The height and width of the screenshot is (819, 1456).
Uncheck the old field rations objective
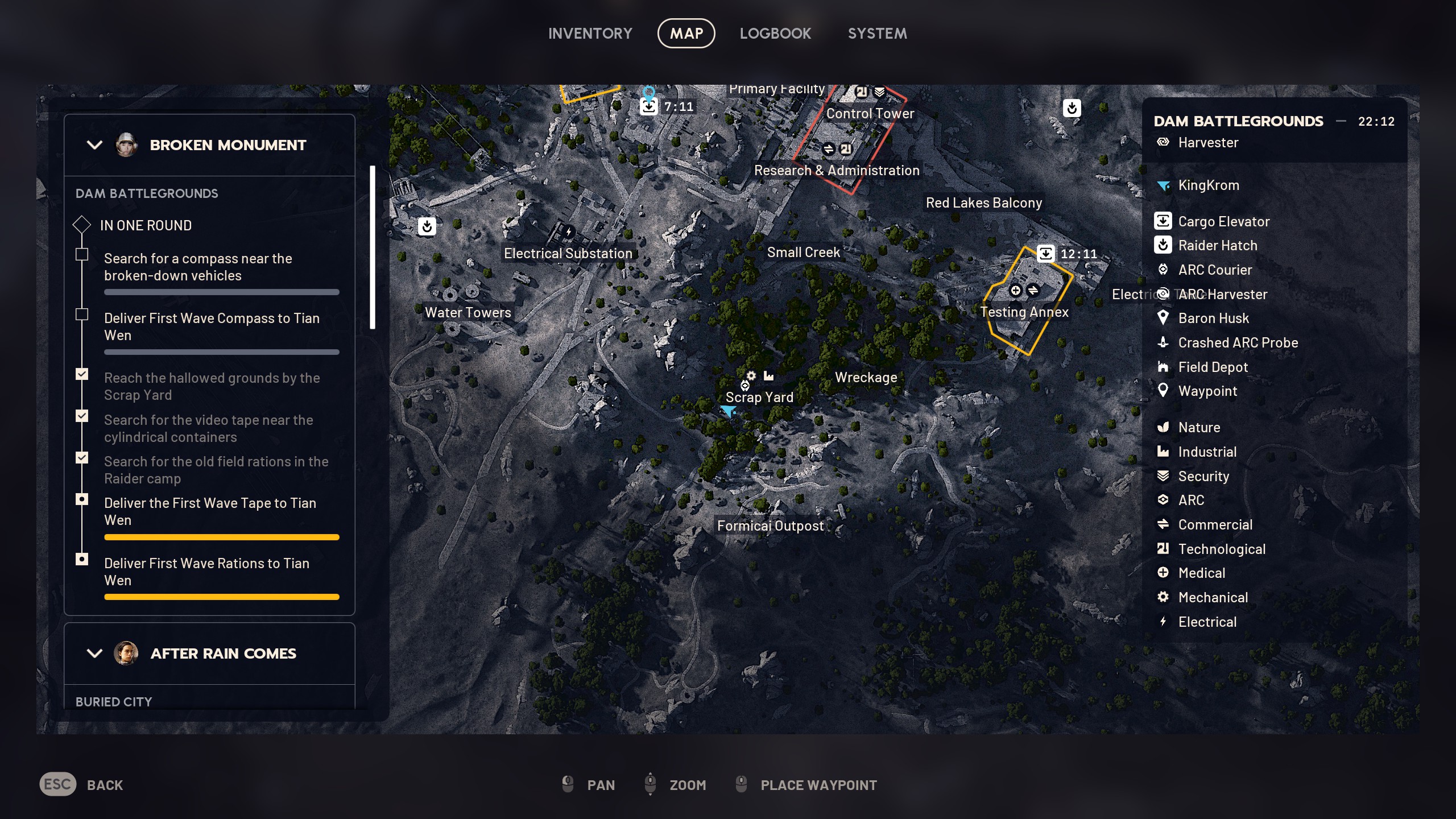click(x=82, y=458)
